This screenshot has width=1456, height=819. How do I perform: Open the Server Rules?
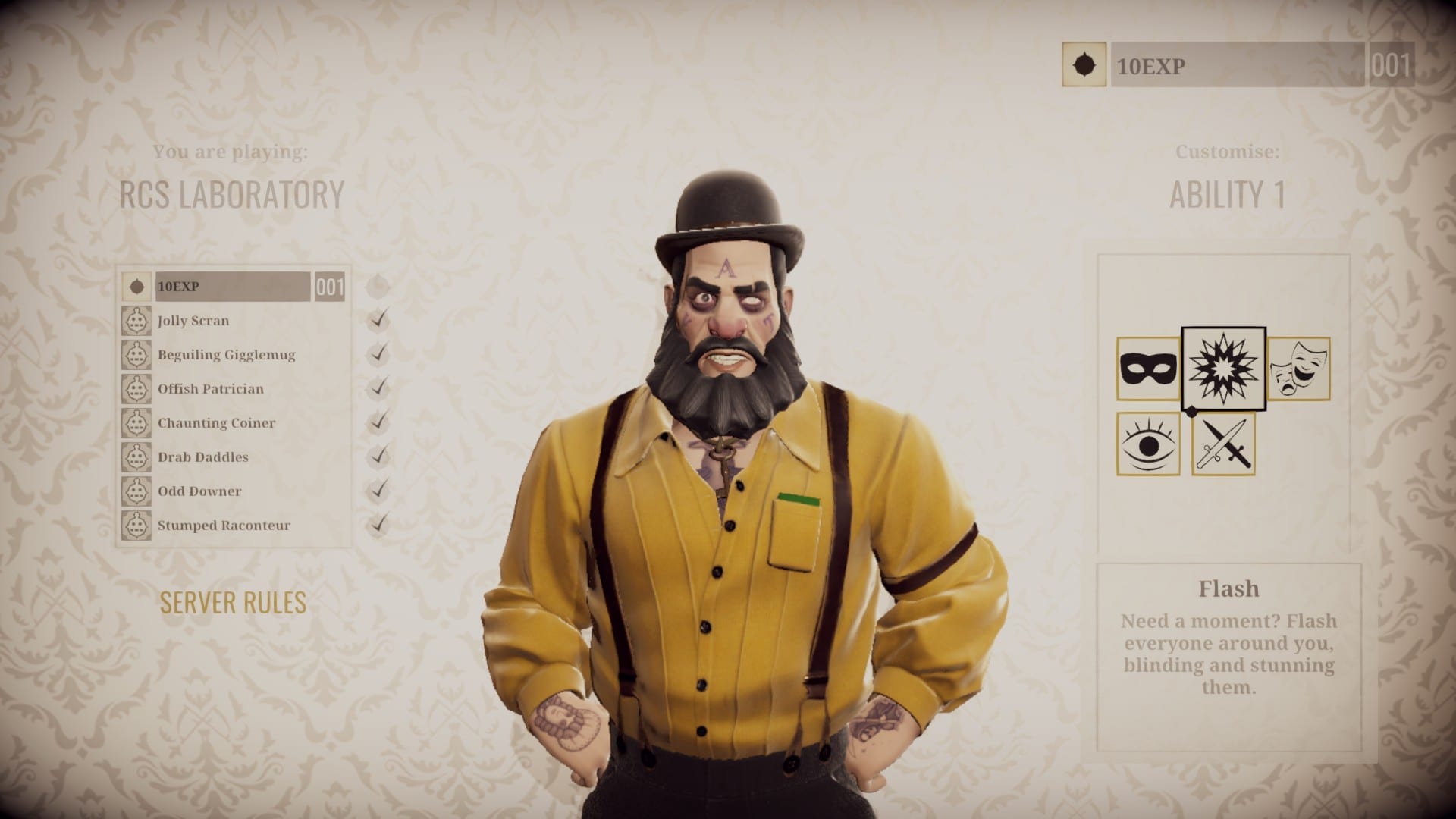tap(233, 602)
